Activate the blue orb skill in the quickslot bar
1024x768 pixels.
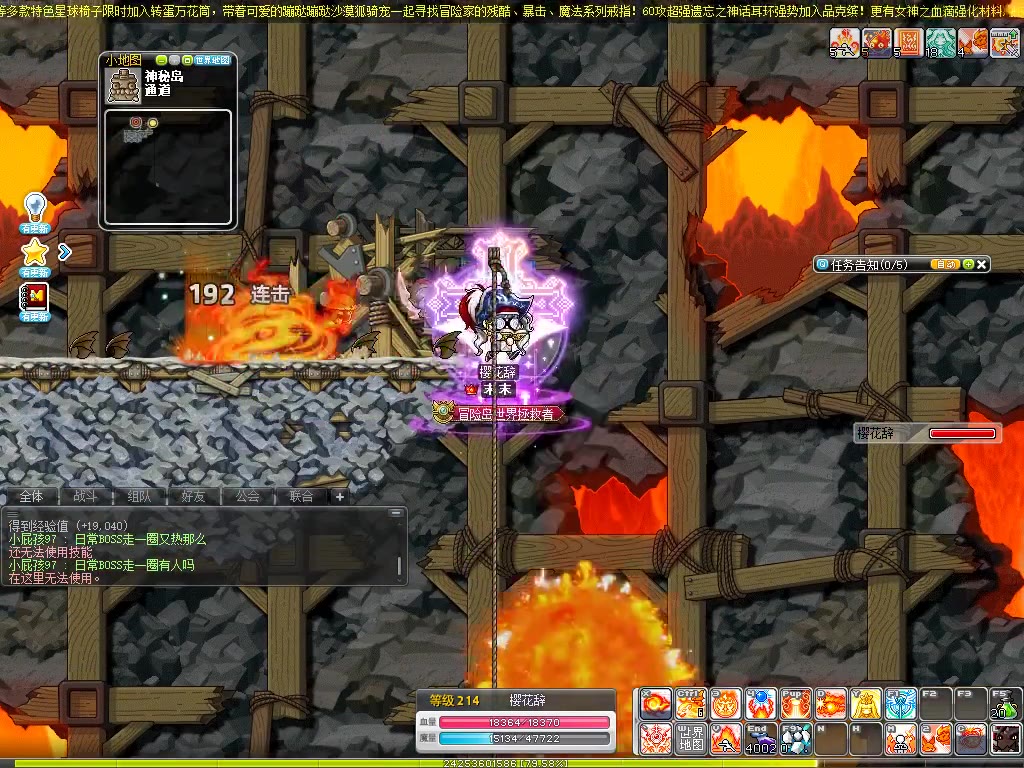pos(759,704)
